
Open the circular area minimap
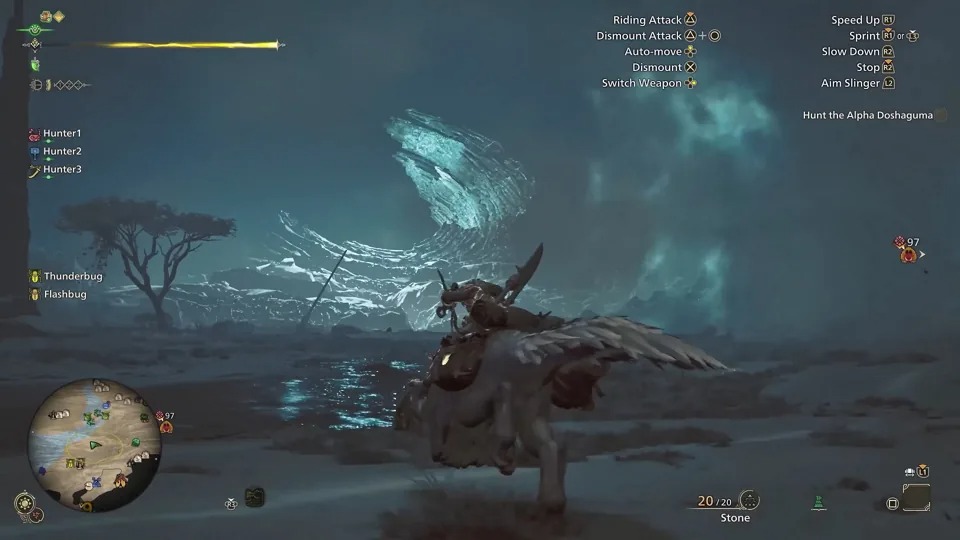pyautogui.click(x=94, y=430)
